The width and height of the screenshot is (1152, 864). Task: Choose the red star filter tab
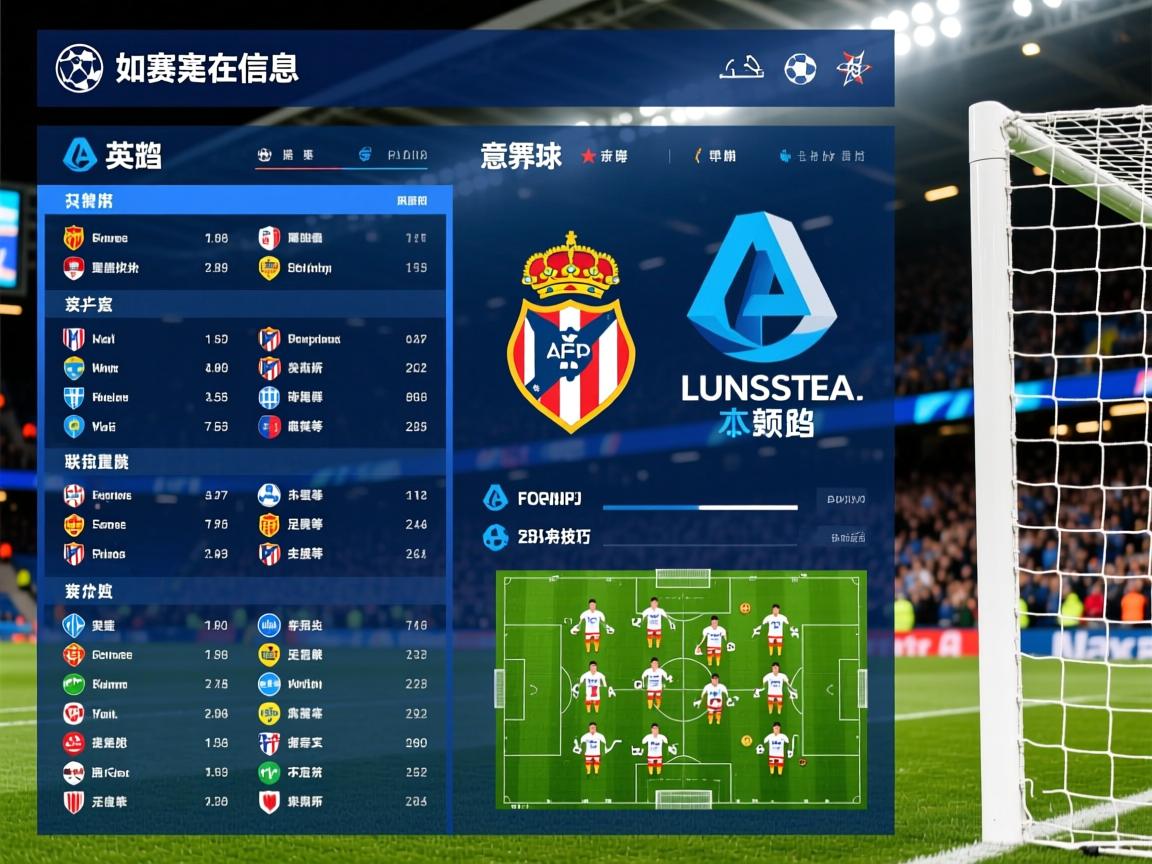(604, 156)
